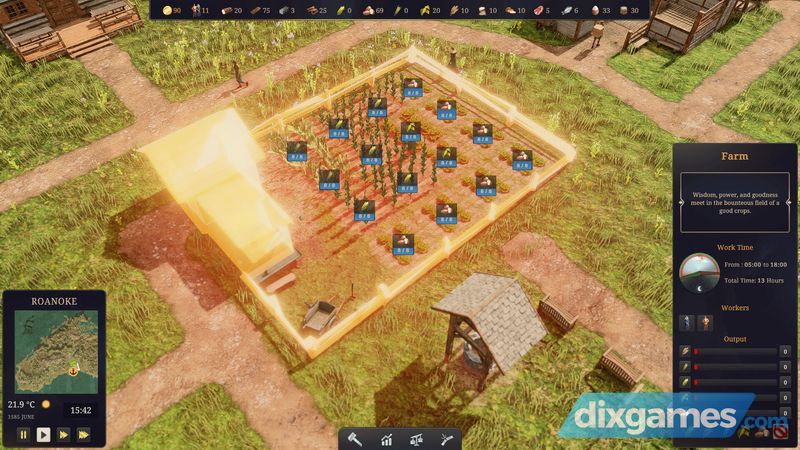The image size is (800, 450).
Task: Select the first worker slot in Farm panel
Action: (687, 322)
